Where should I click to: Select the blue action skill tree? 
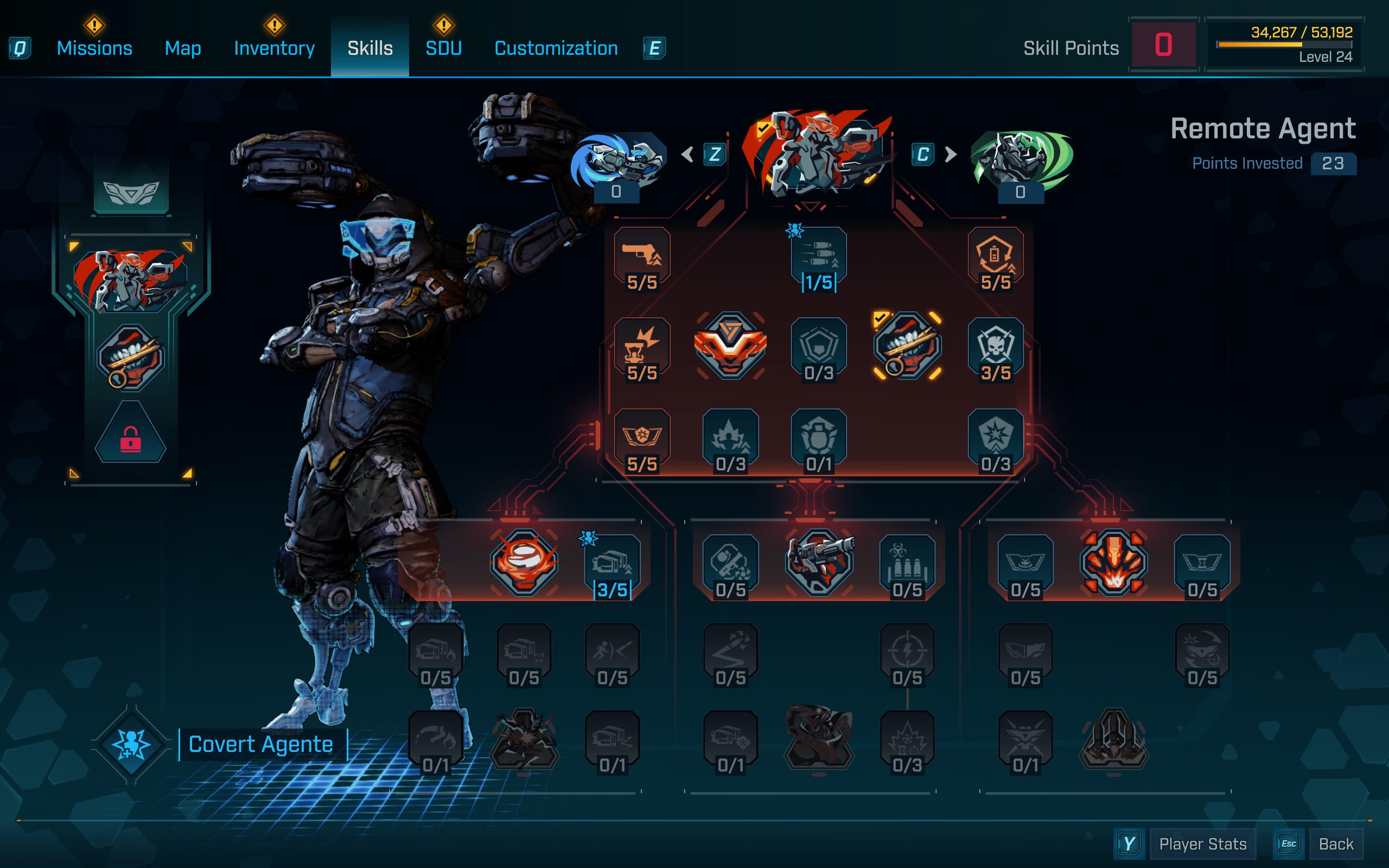coord(617,161)
